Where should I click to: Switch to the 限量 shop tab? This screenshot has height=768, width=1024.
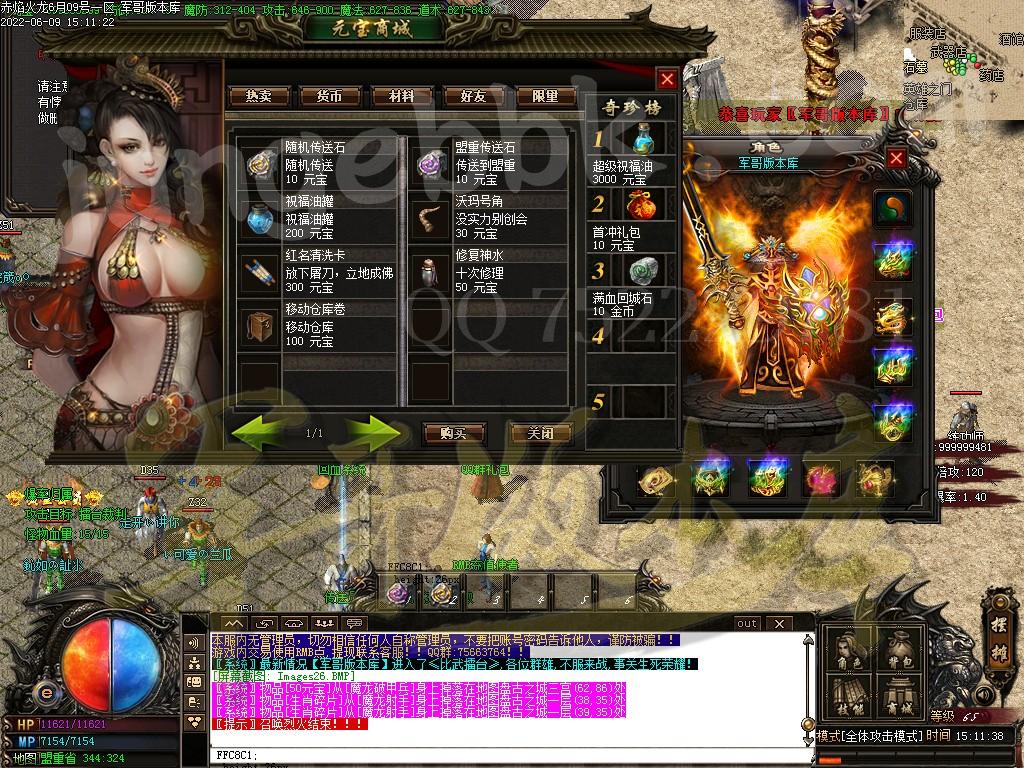point(546,96)
